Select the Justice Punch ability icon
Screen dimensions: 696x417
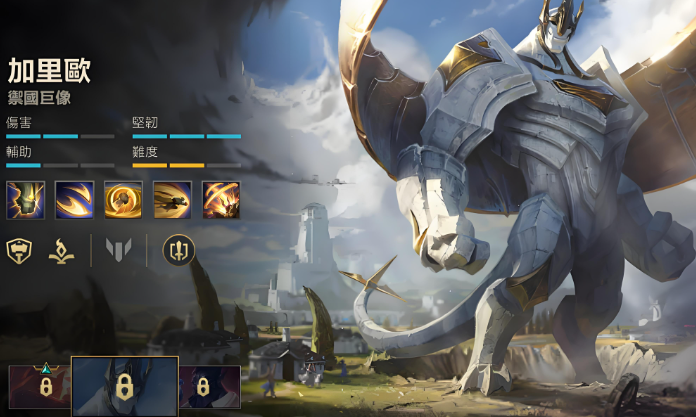(x=172, y=200)
